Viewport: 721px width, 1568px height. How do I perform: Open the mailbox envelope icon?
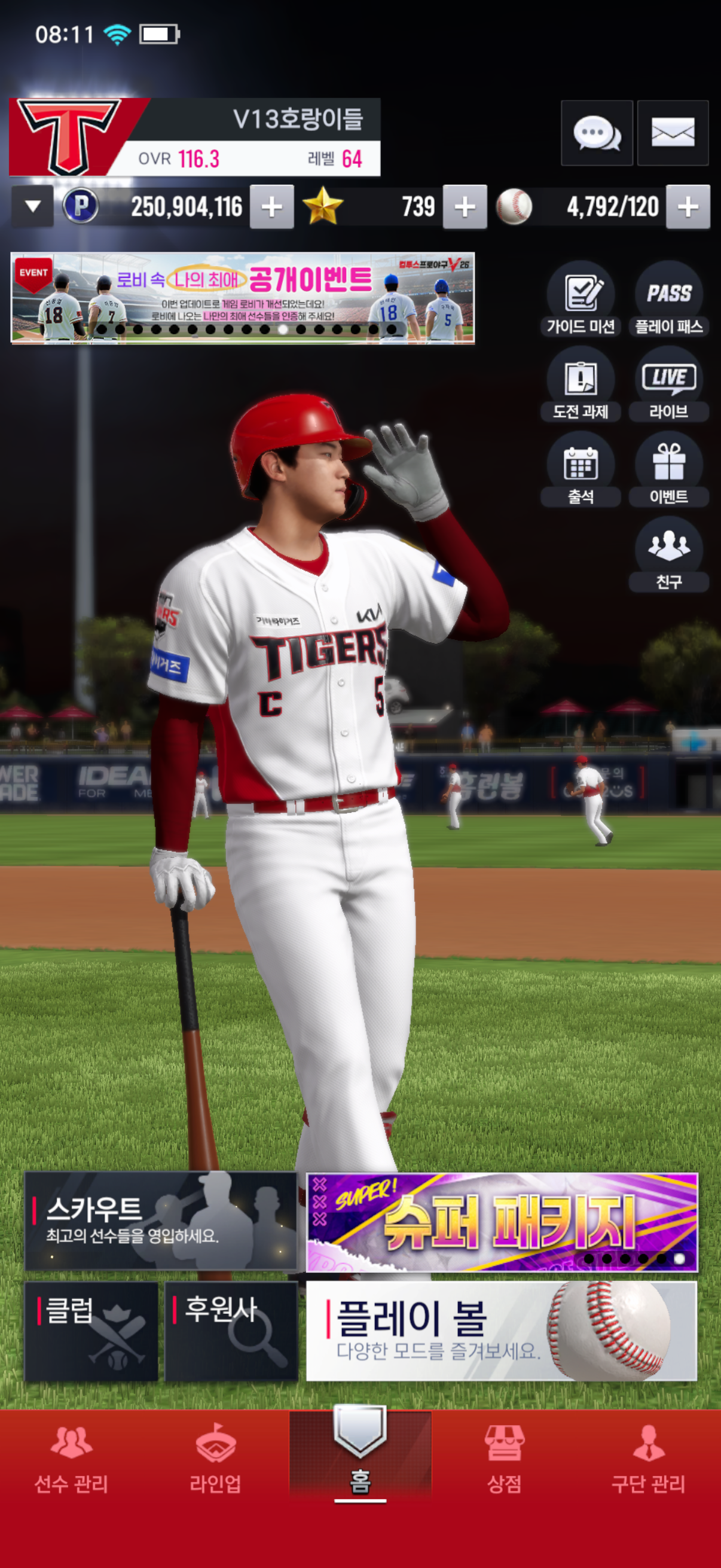click(673, 133)
